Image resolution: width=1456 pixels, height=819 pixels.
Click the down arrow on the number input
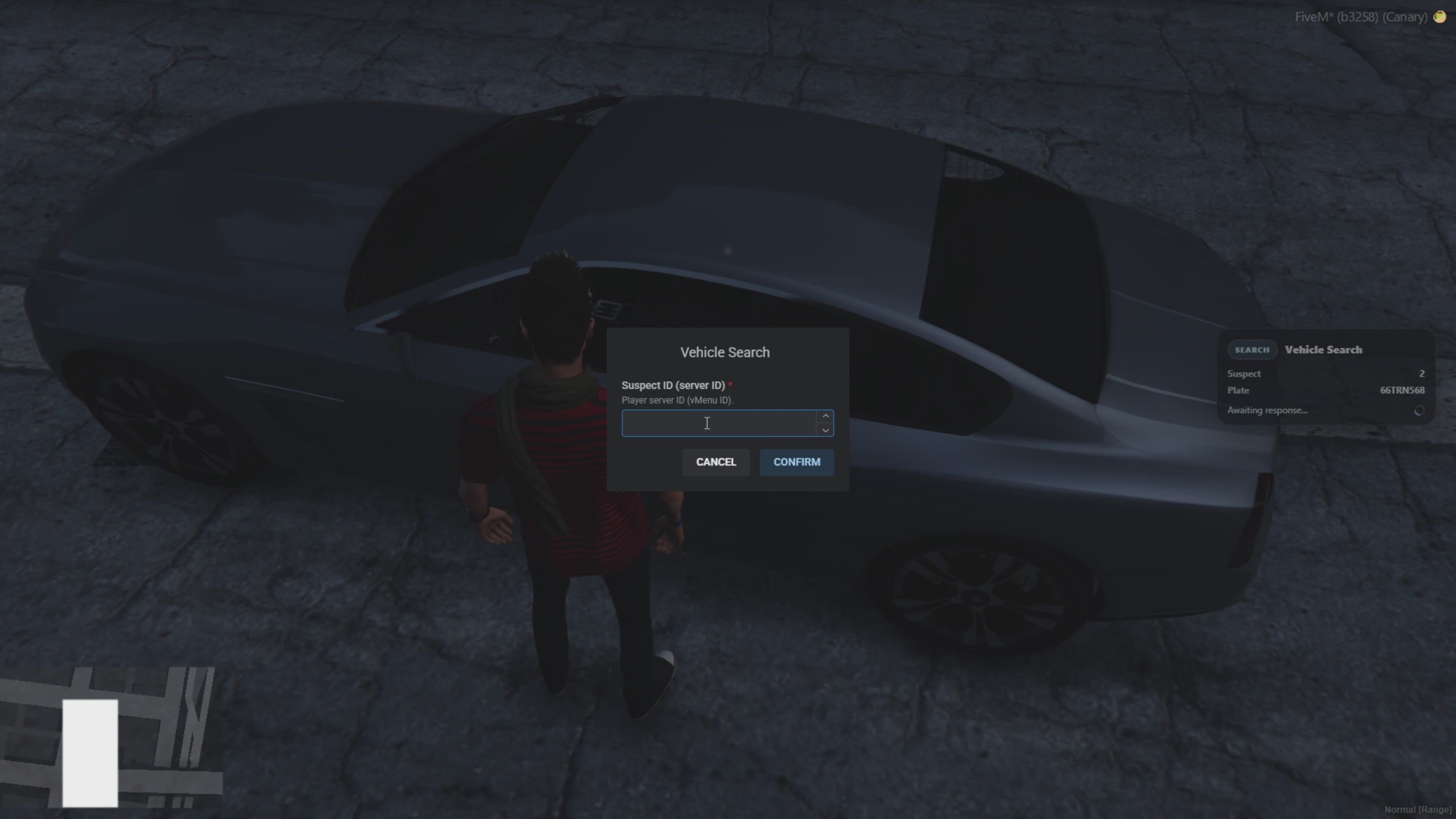pos(825,431)
